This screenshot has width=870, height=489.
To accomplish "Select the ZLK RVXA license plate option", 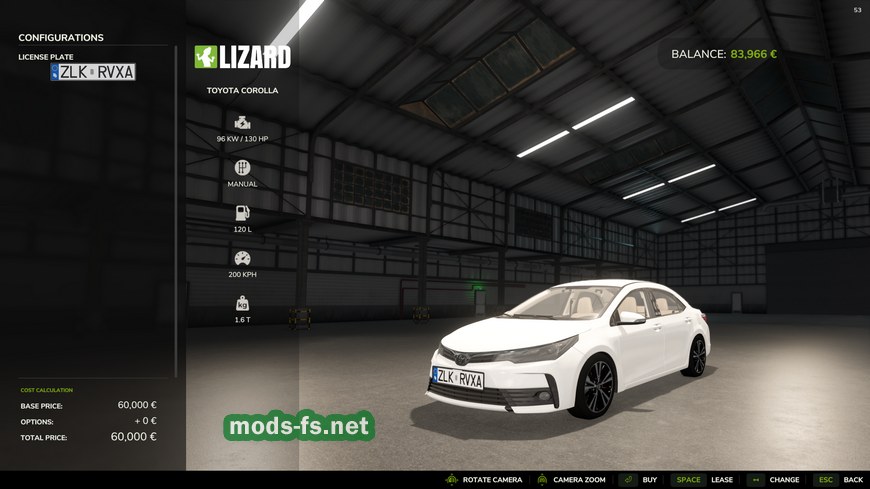I will (x=93, y=72).
